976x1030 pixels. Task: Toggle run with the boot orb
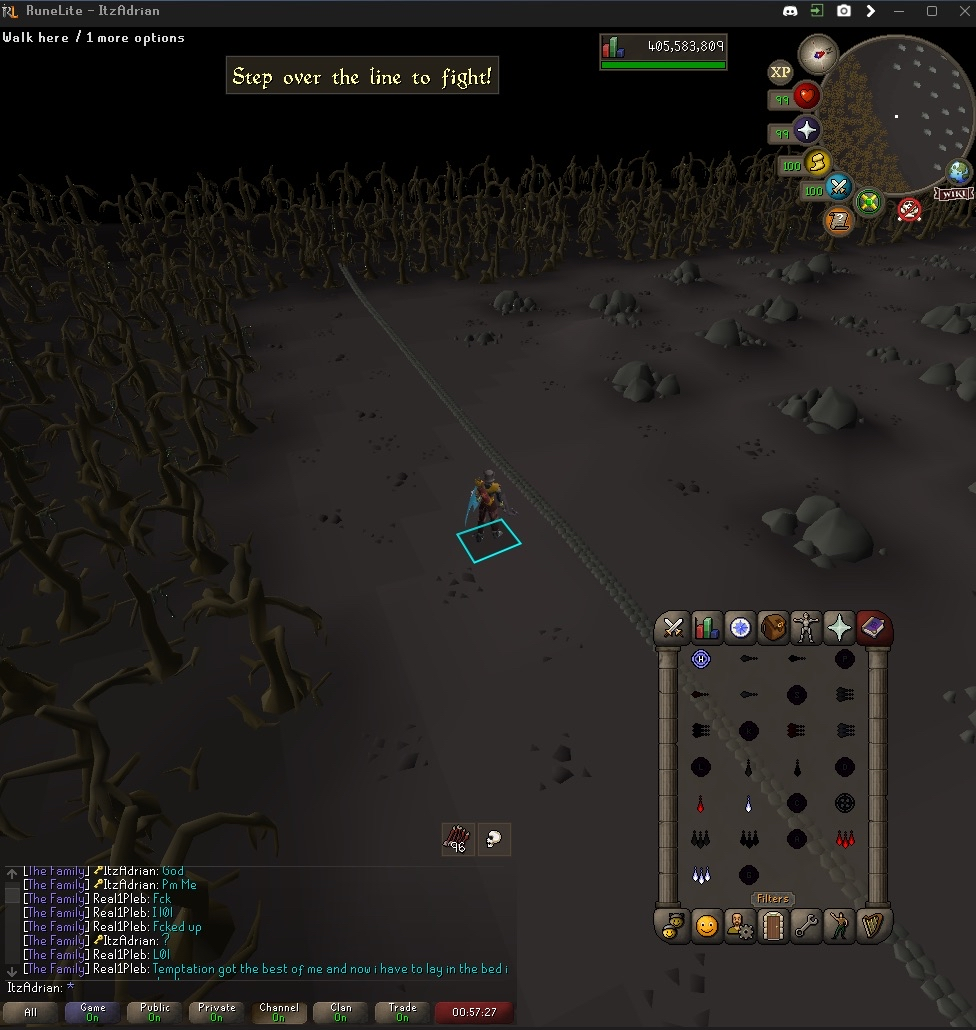pyautogui.click(x=818, y=162)
